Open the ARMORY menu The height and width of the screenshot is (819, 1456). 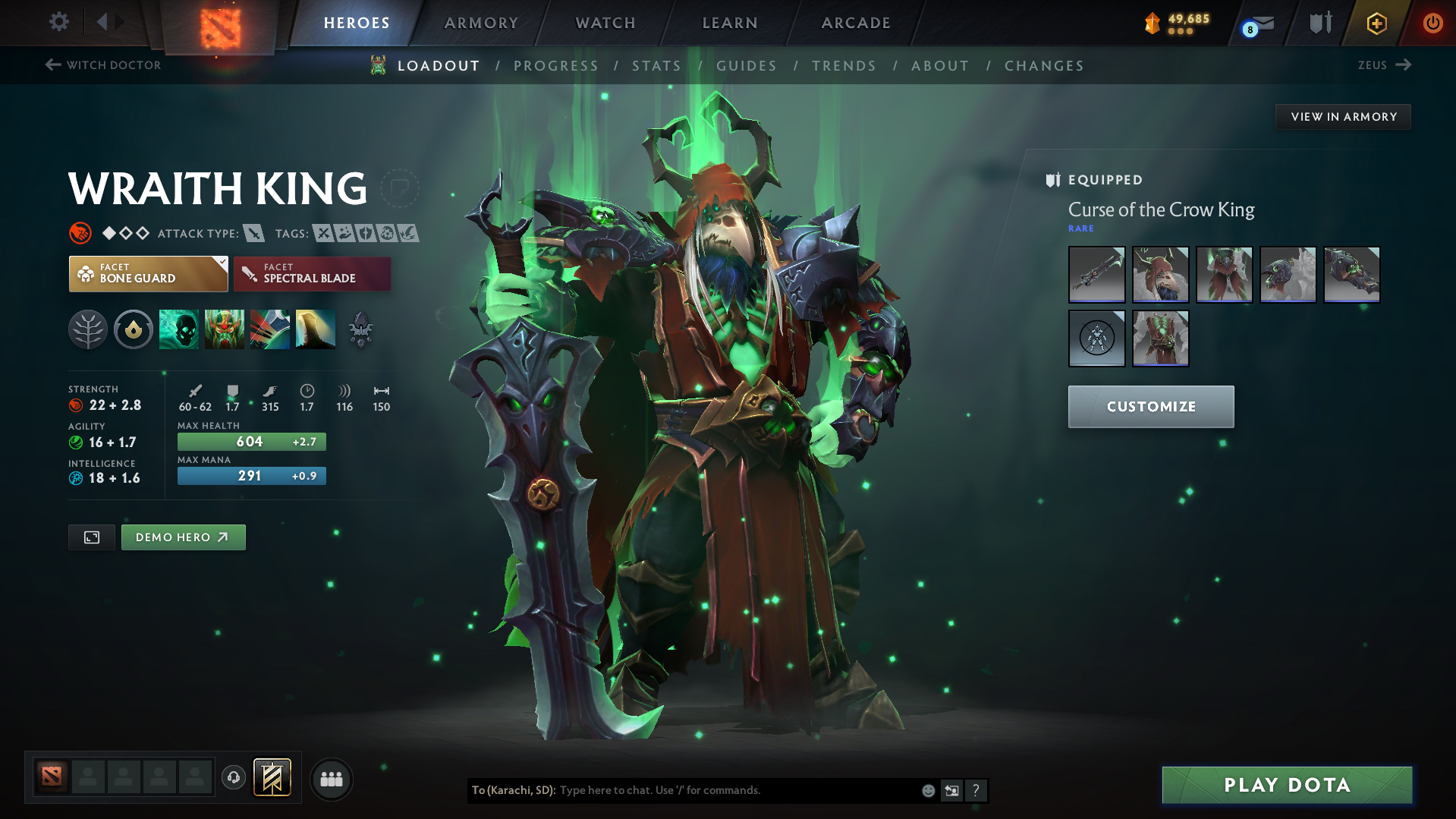(x=481, y=23)
